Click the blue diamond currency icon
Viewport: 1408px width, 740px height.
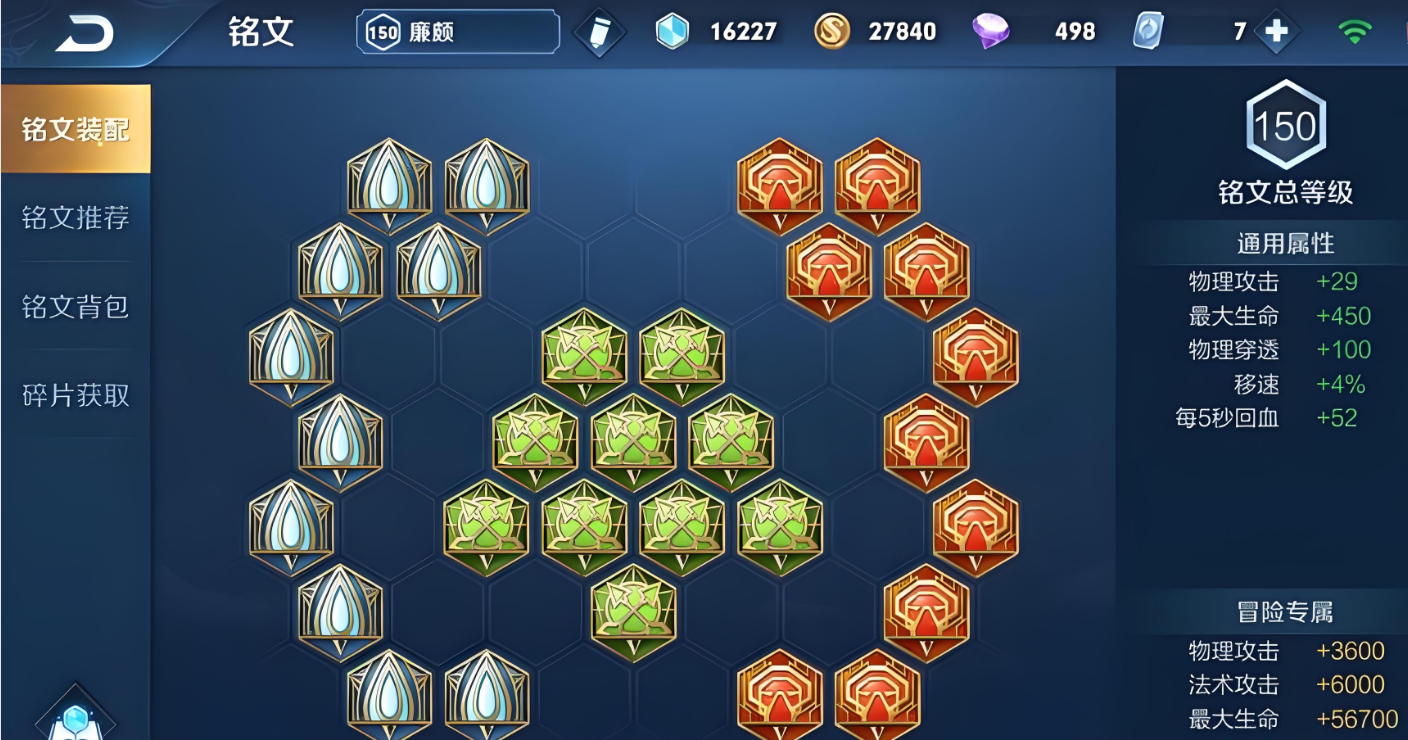point(672,32)
